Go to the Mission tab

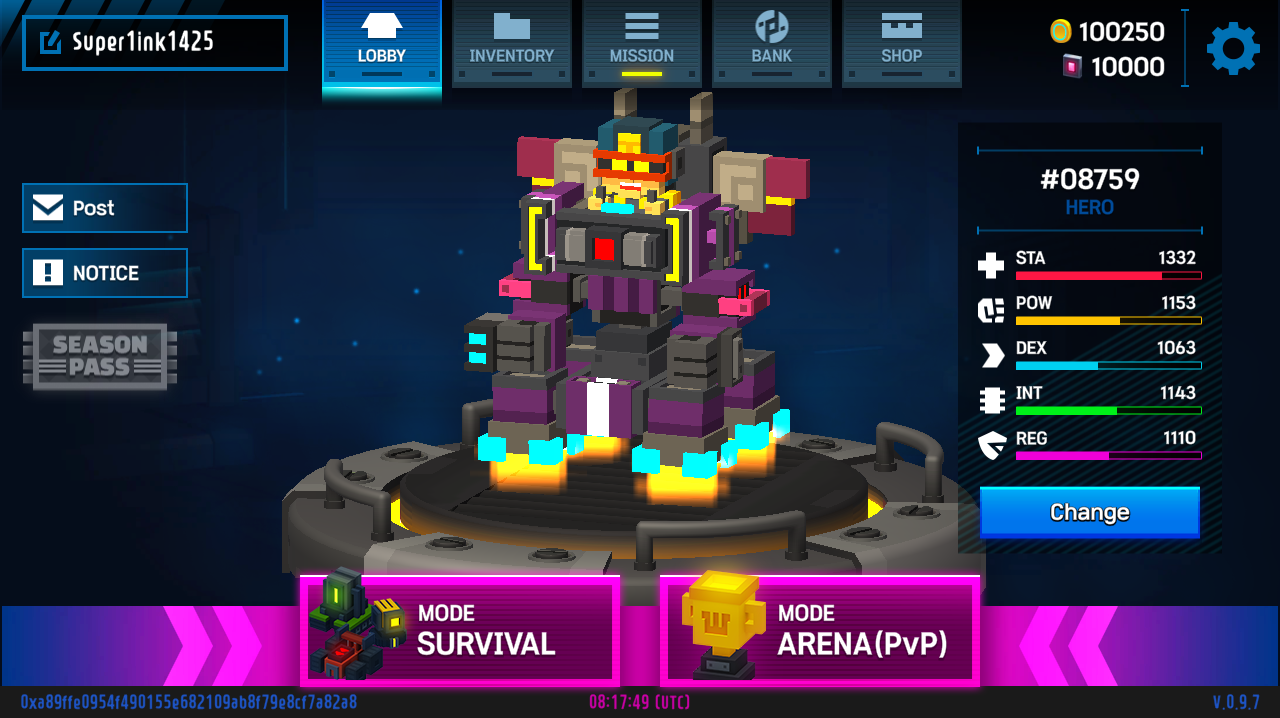pos(641,43)
